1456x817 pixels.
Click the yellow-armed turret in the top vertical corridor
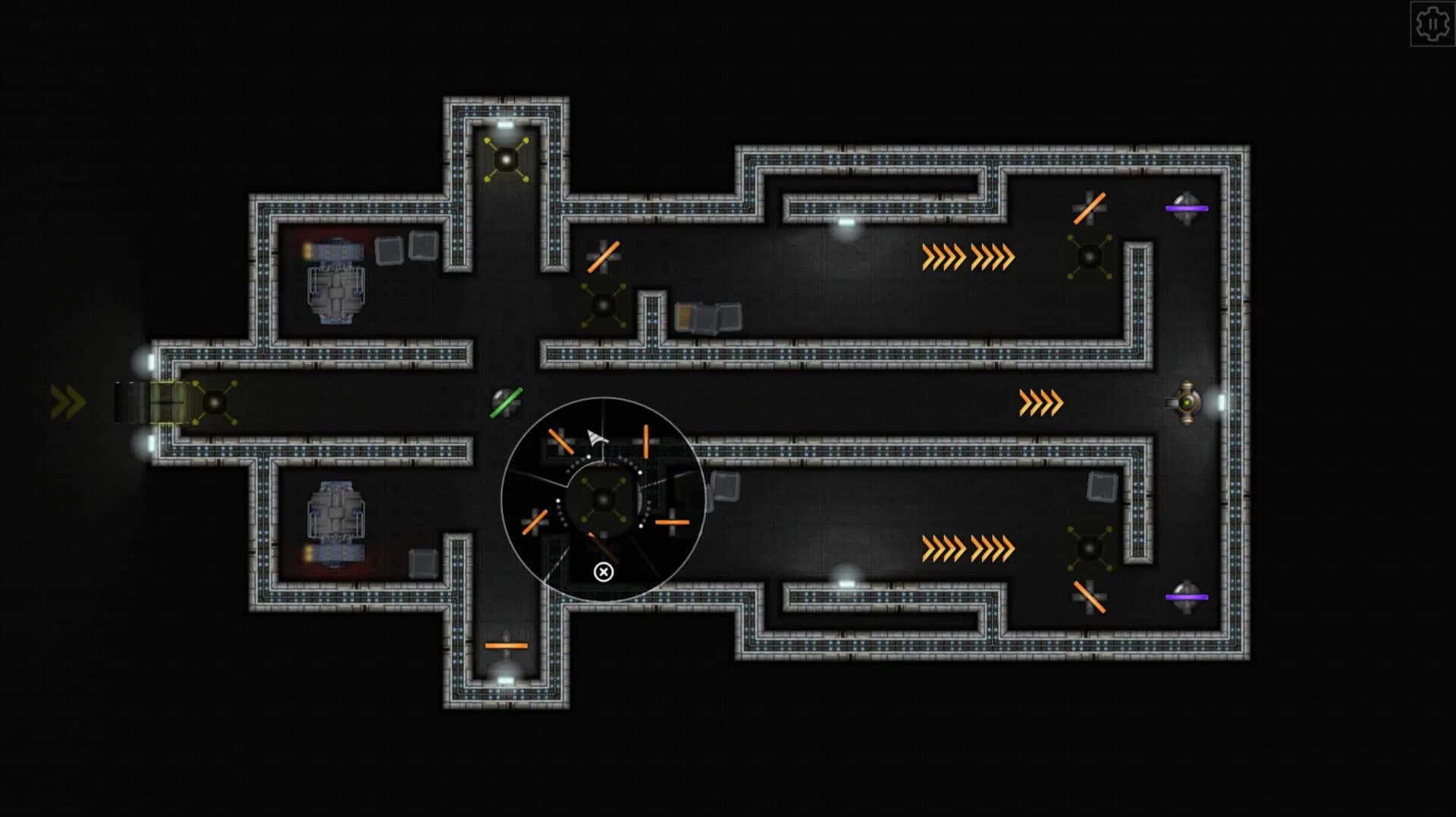(x=505, y=159)
